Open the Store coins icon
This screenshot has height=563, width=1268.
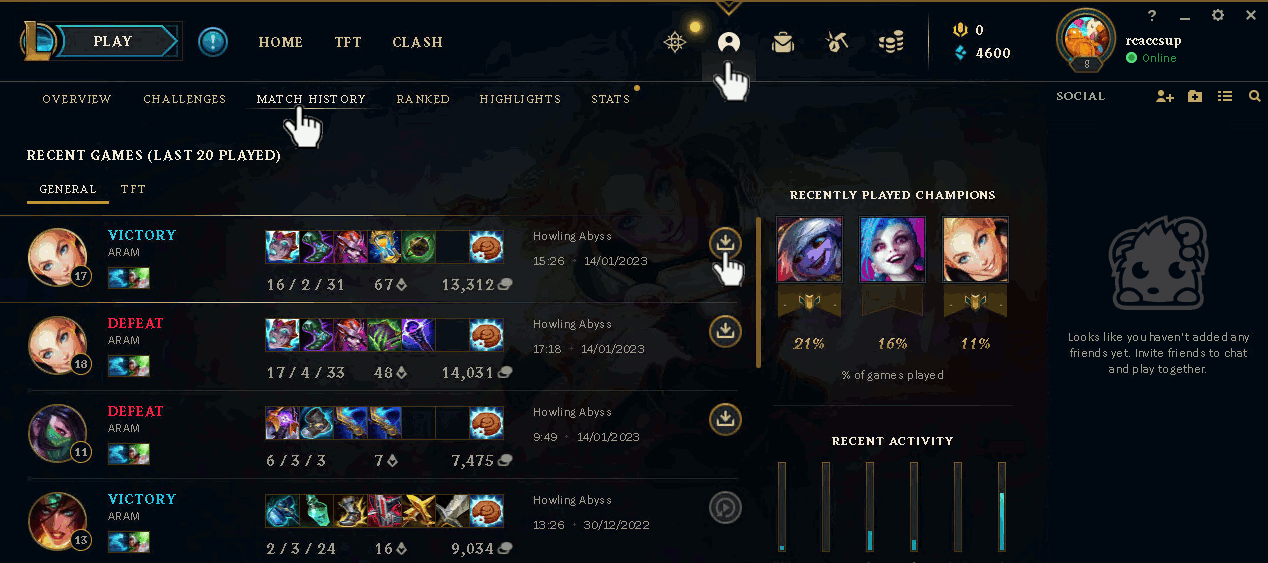891,42
